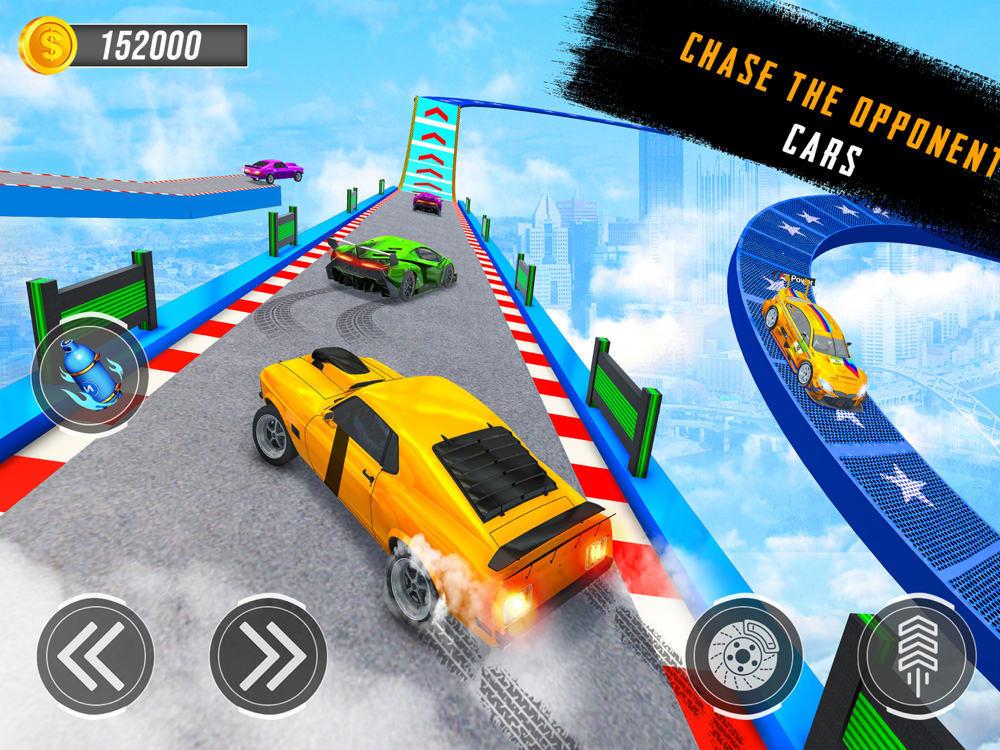Tap the accelerator pedal button
Image resolution: width=1000 pixels, height=750 pixels.
click(917, 654)
